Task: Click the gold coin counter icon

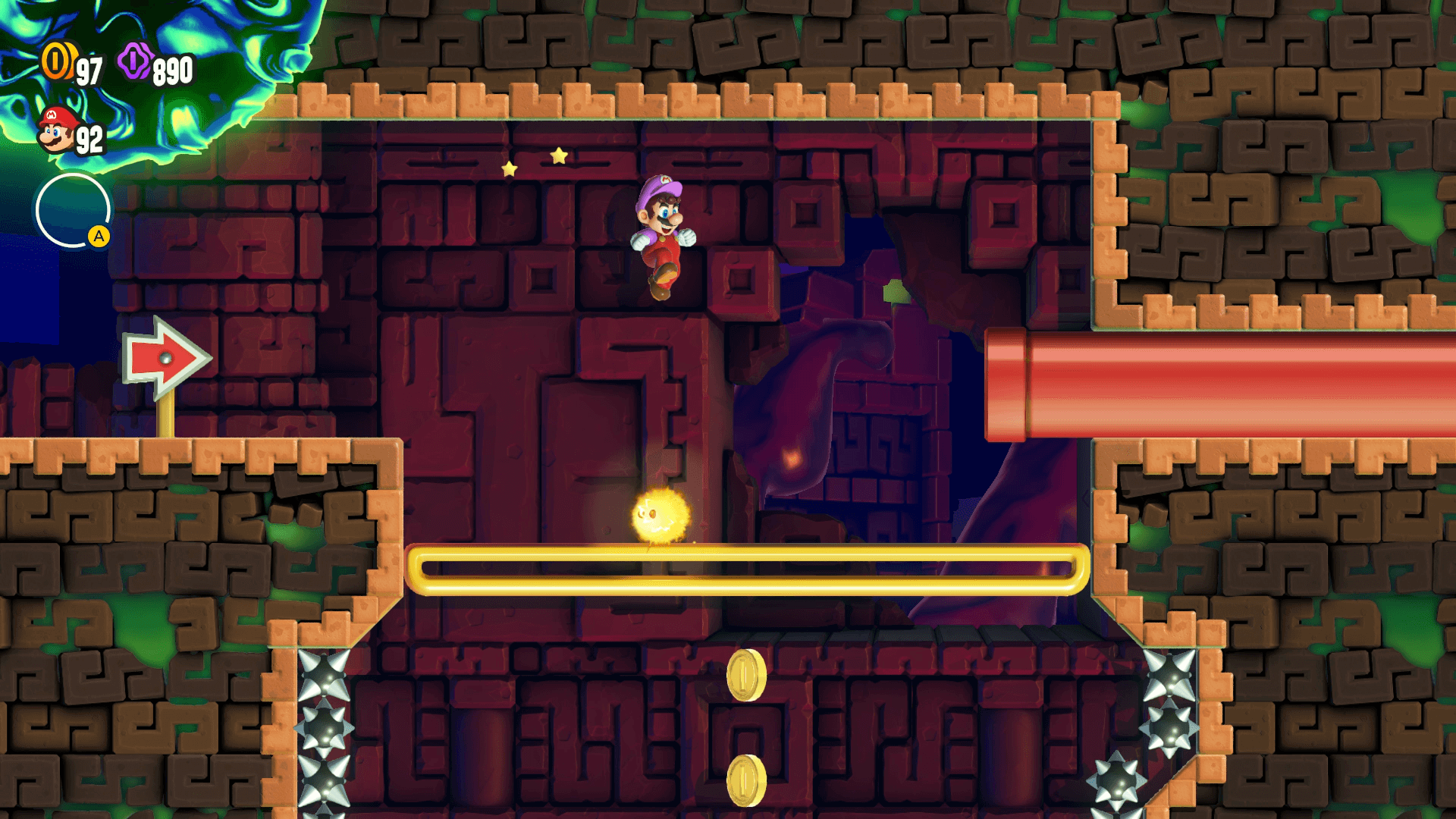Action: (57, 61)
